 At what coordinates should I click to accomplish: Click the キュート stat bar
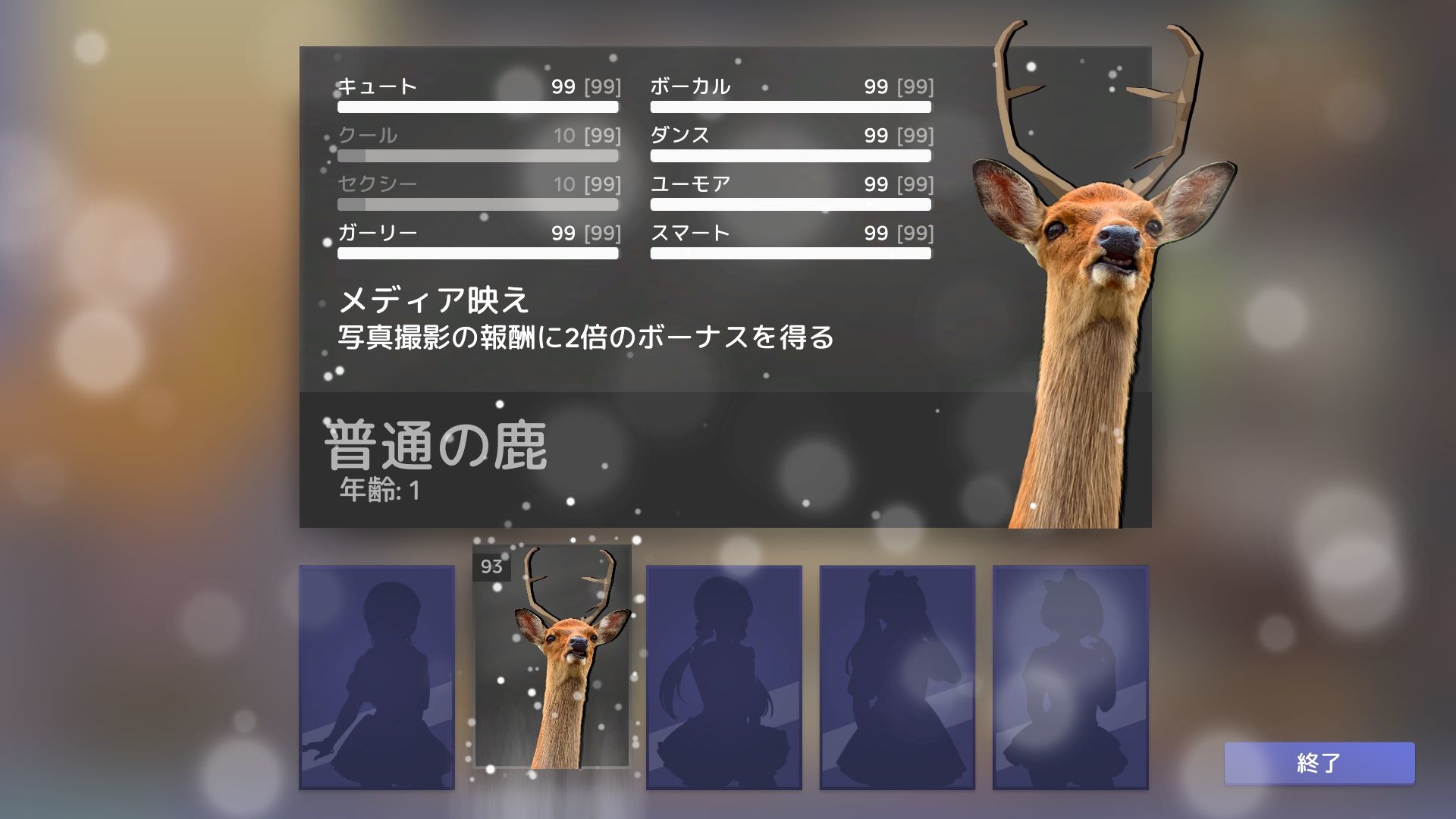click(478, 108)
